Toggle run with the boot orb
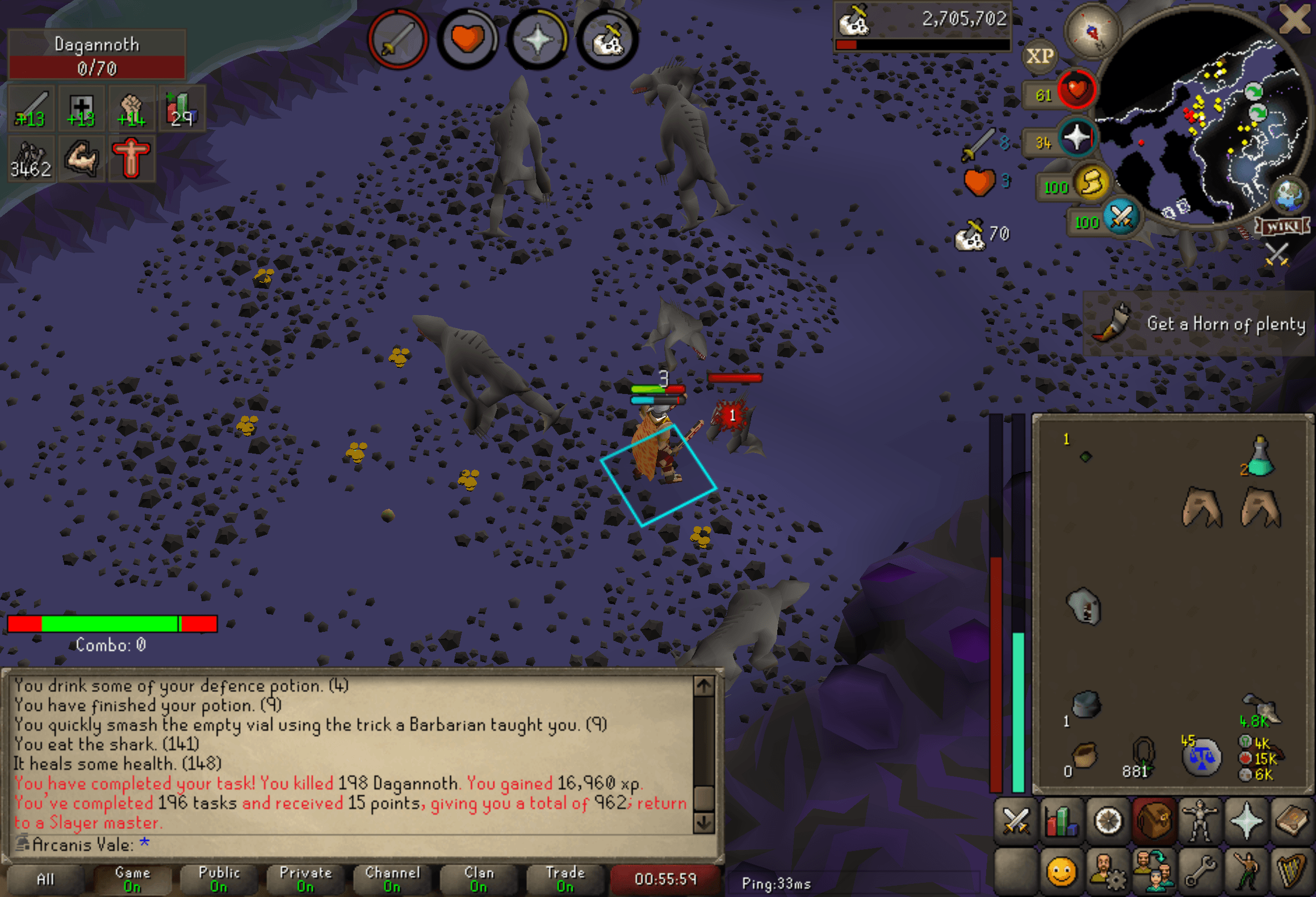The image size is (1316, 897). pyautogui.click(x=1091, y=183)
